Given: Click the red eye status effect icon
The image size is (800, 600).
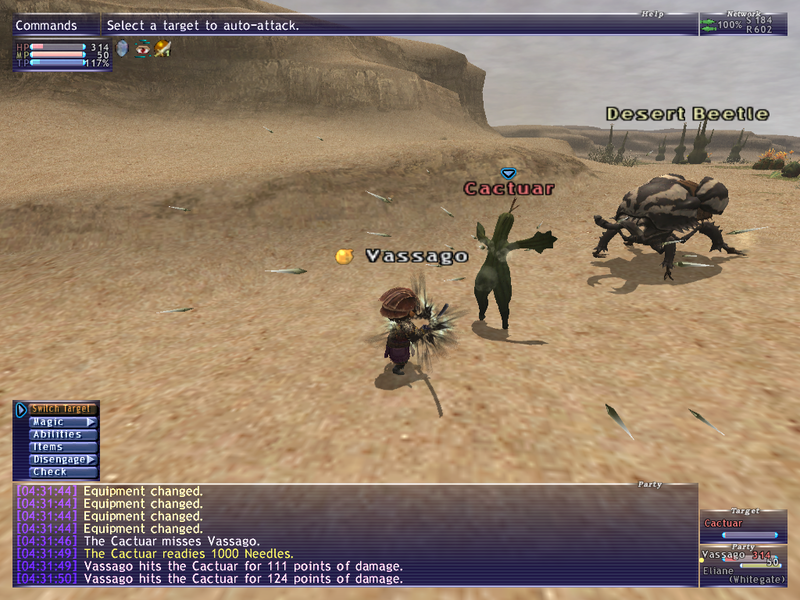Looking at the screenshot, I should pyautogui.click(x=142, y=48).
